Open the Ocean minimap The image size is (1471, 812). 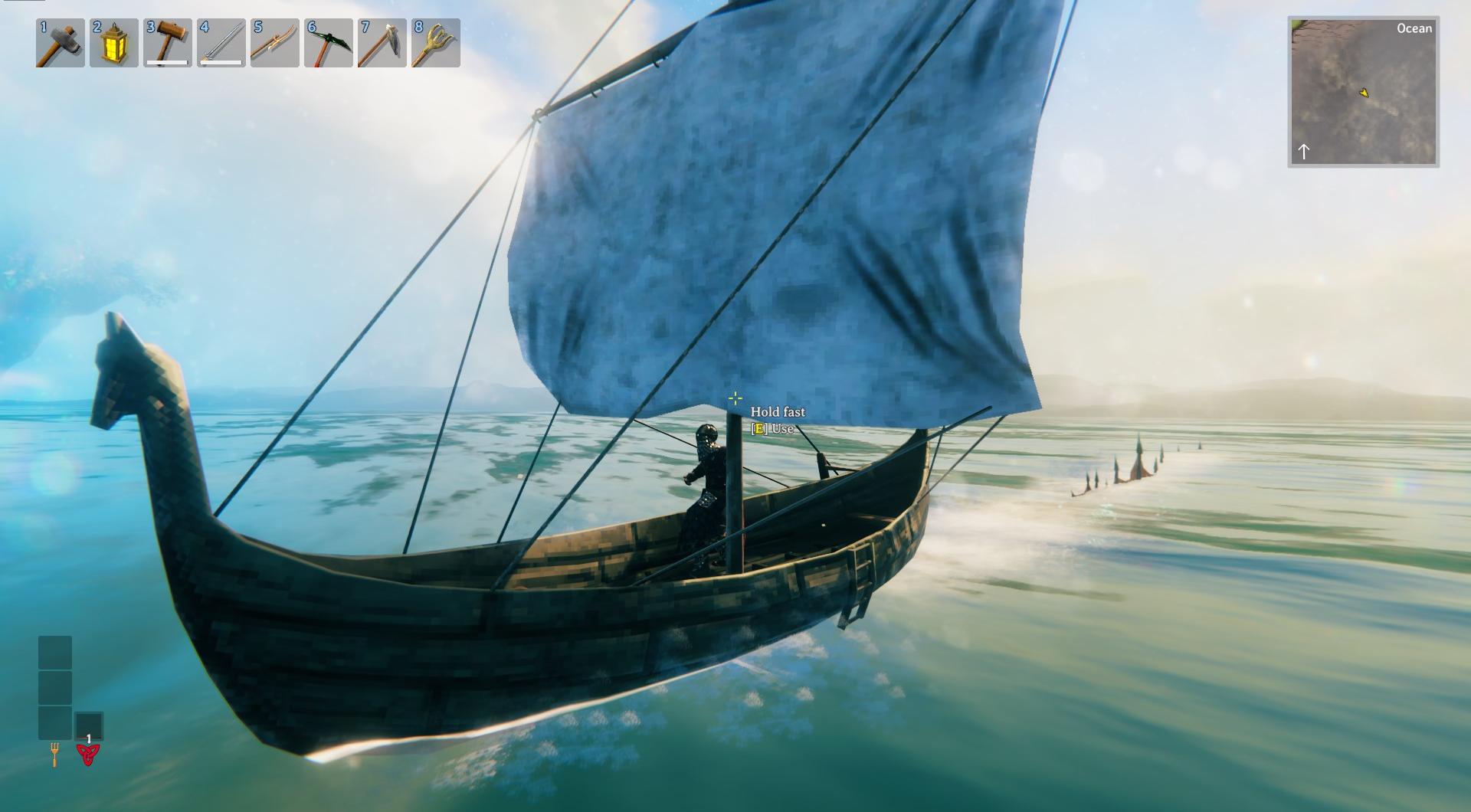1363,92
